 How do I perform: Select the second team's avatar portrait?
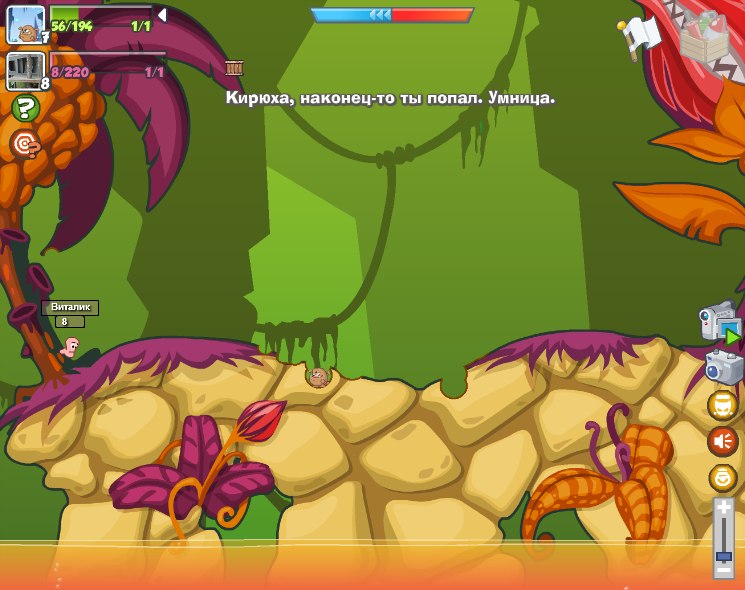coord(26,71)
